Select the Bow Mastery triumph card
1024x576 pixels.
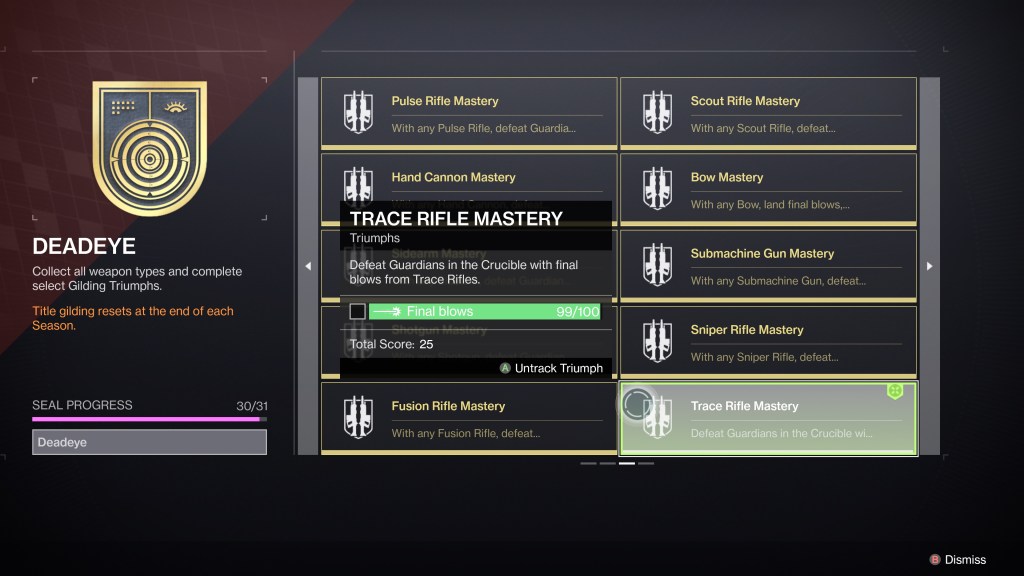coord(768,189)
